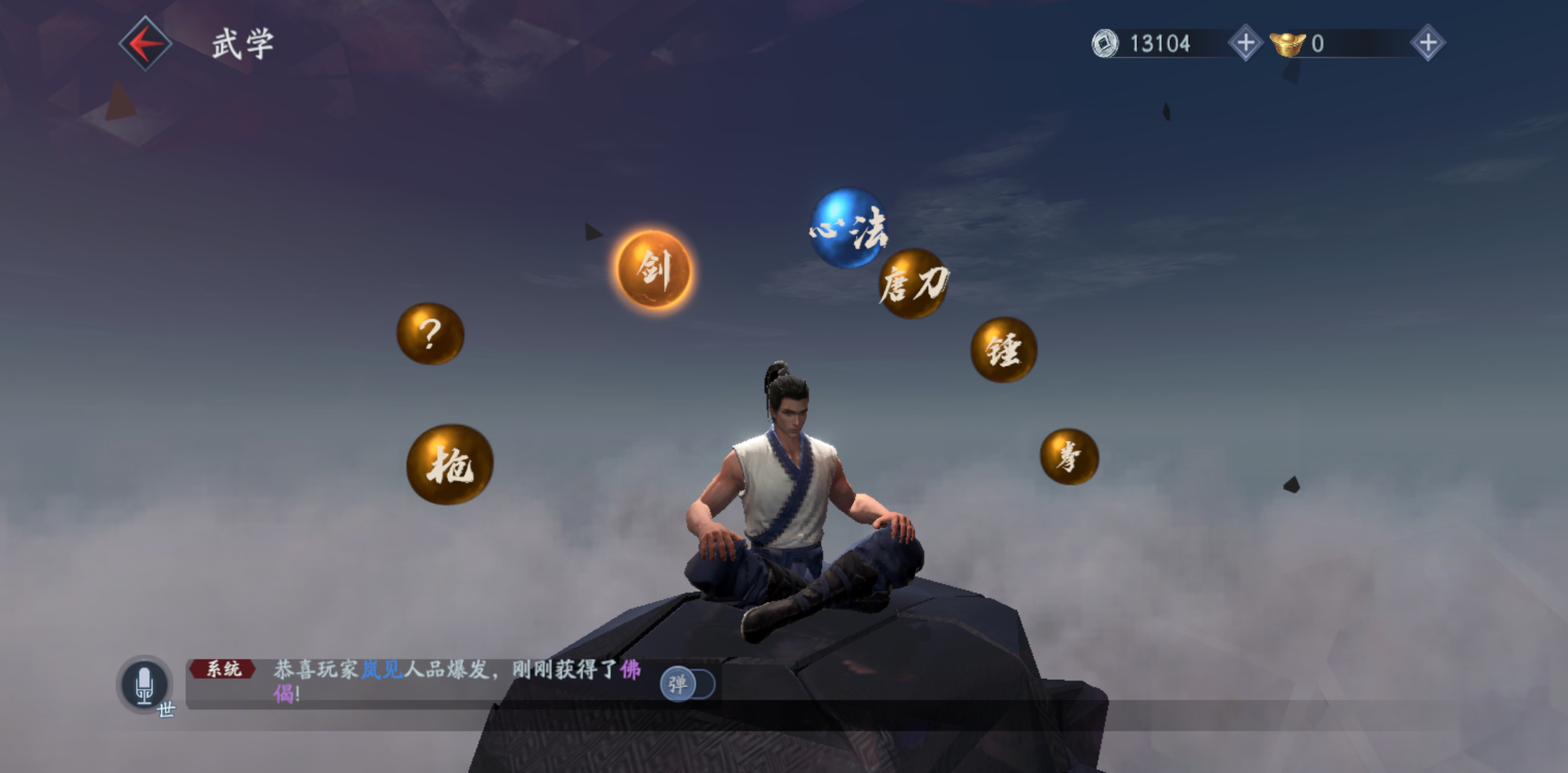Screen dimensions: 1568x773
Task: Choose the 唐刀 Tang blade orb
Action: [x=913, y=284]
